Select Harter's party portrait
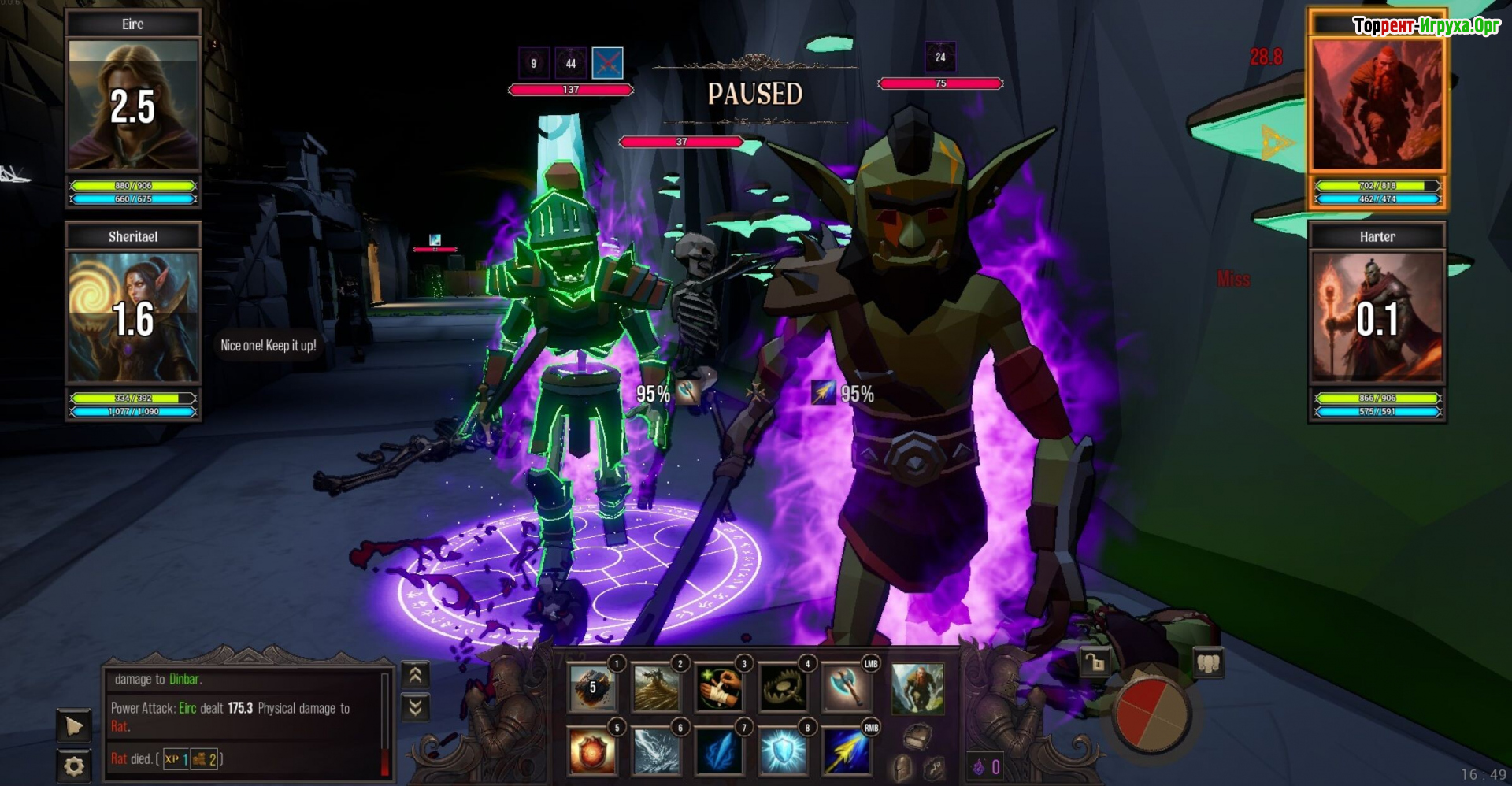Screen dimensions: 1512x786 [1377, 317]
